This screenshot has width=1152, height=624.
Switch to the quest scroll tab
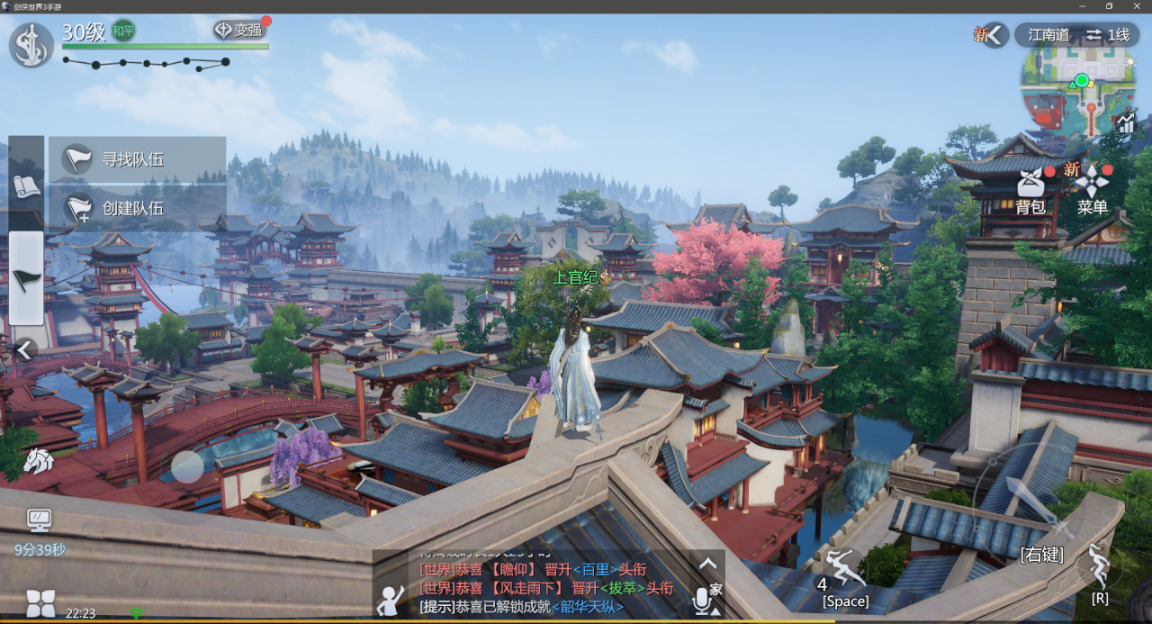(26, 186)
